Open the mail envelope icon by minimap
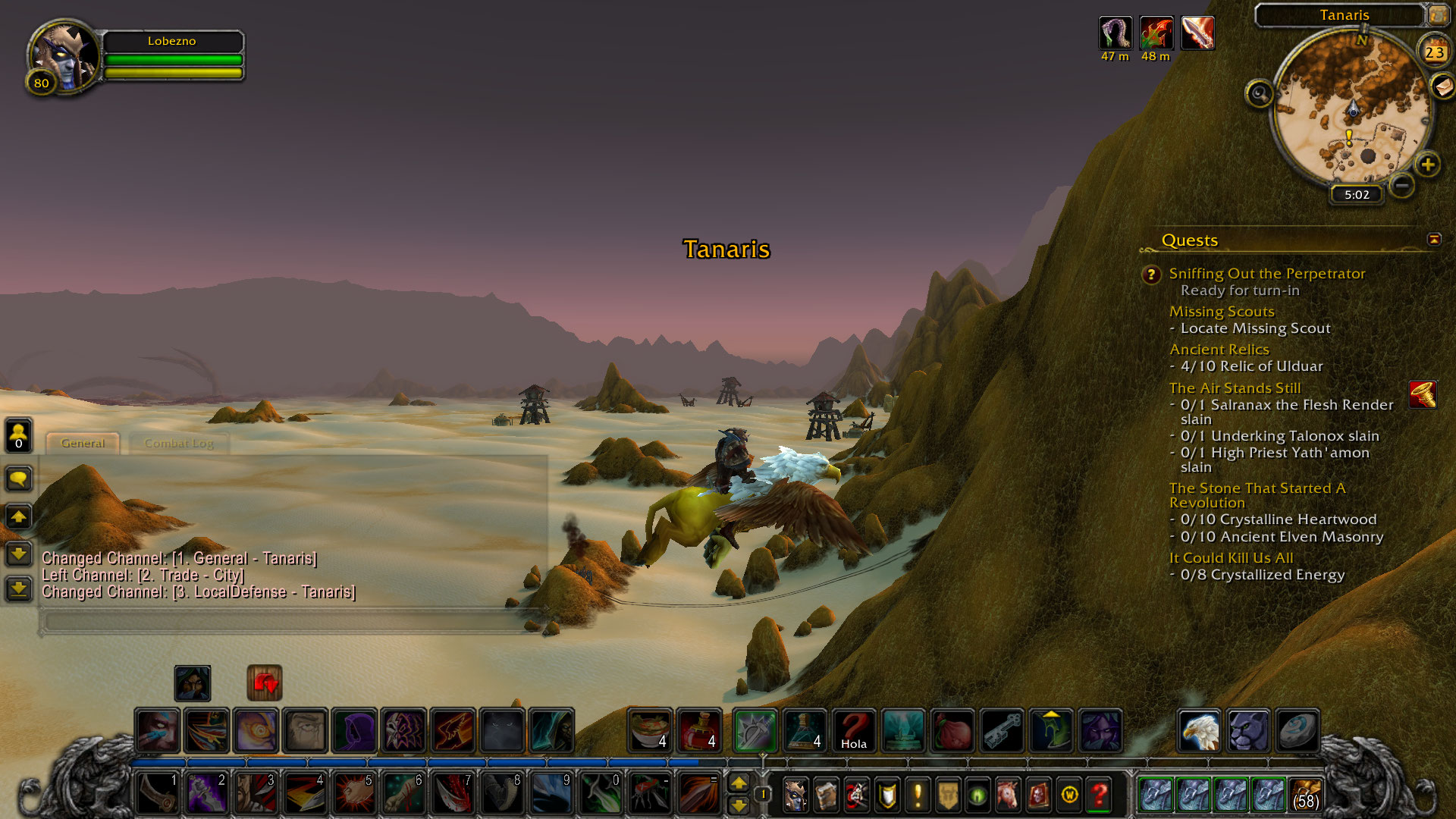 tap(1442, 86)
